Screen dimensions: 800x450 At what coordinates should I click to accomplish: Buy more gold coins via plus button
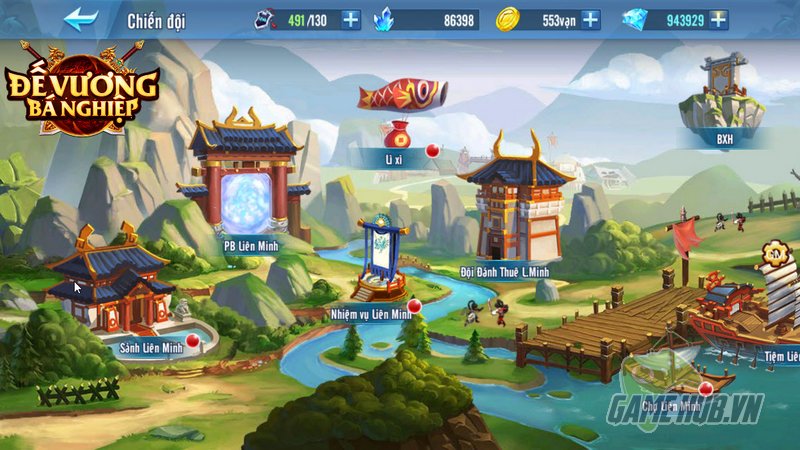point(591,19)
